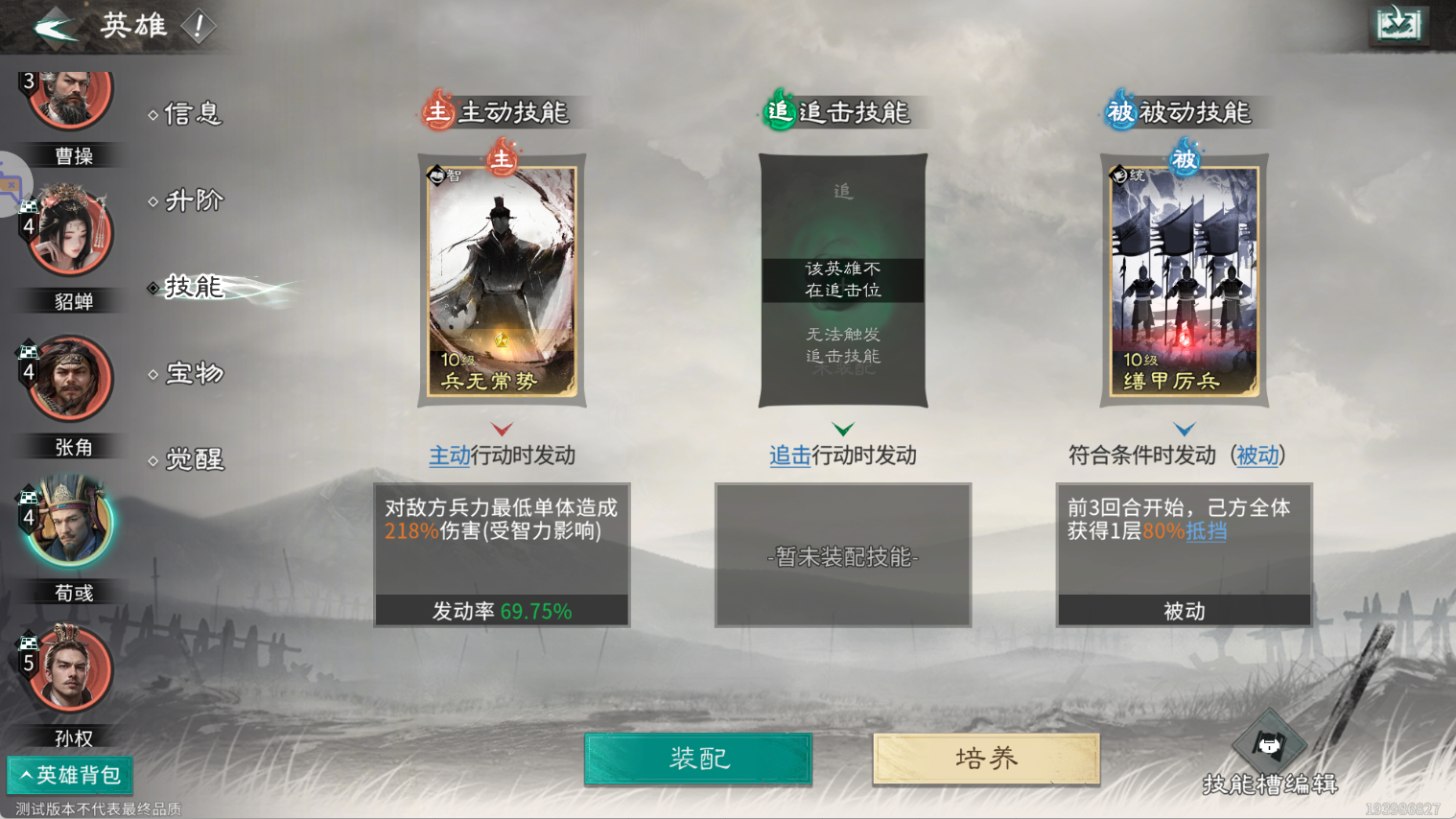Click the green chevron below the pursuit skill slot
Image resolution: width=1456 pixels, height=819 pixels.
click(841, 431)
